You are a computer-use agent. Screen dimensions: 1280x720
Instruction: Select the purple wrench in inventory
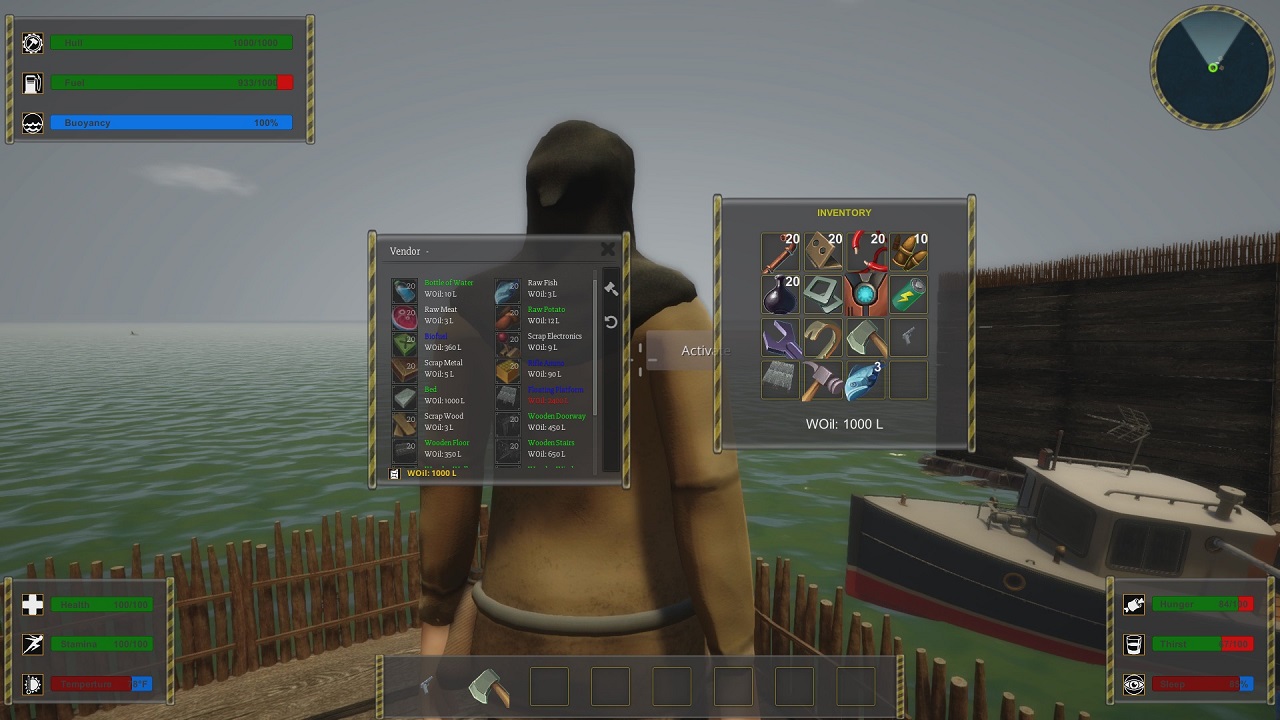[x=780, y=338]
